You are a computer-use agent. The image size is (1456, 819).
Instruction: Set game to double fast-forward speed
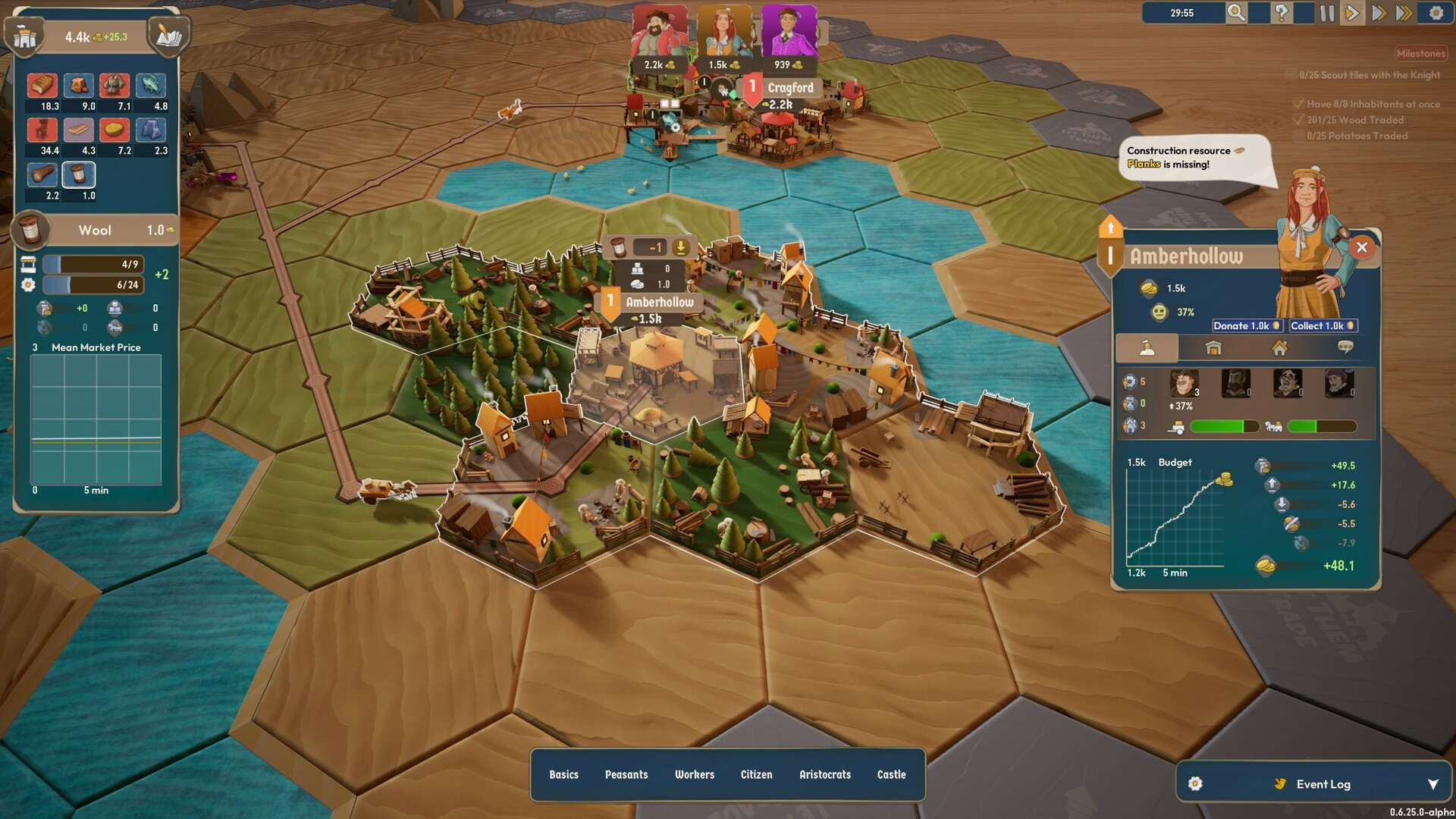(x=1379, y=13)
